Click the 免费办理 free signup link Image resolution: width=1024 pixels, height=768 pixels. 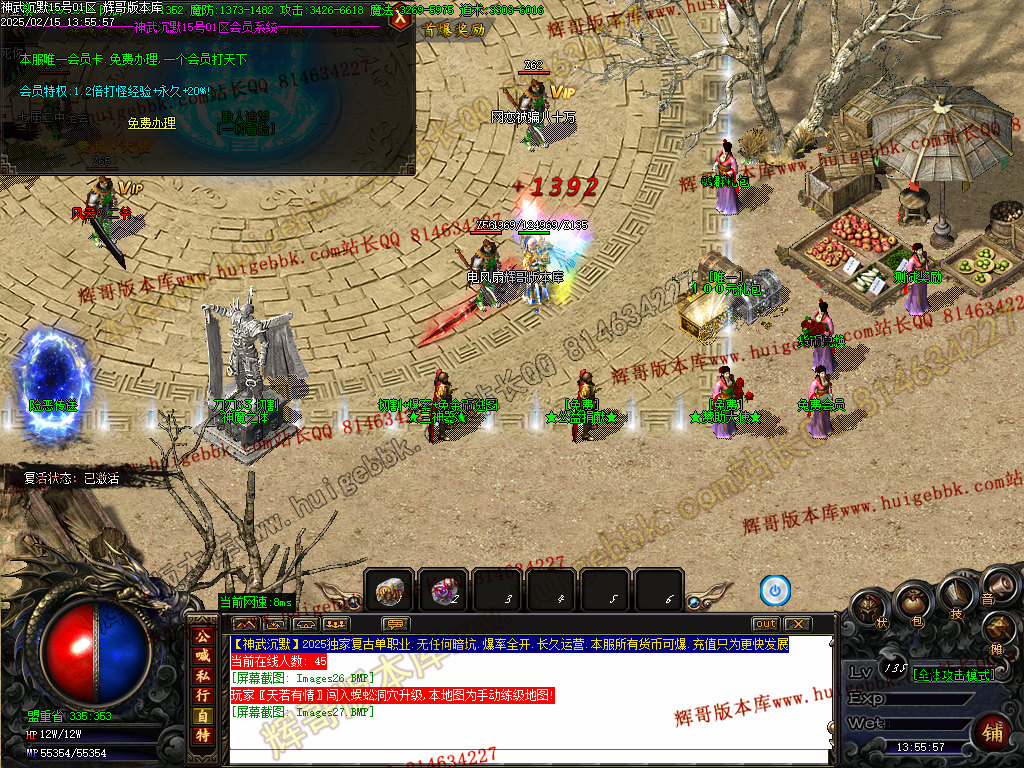click(x=152, y=123)
